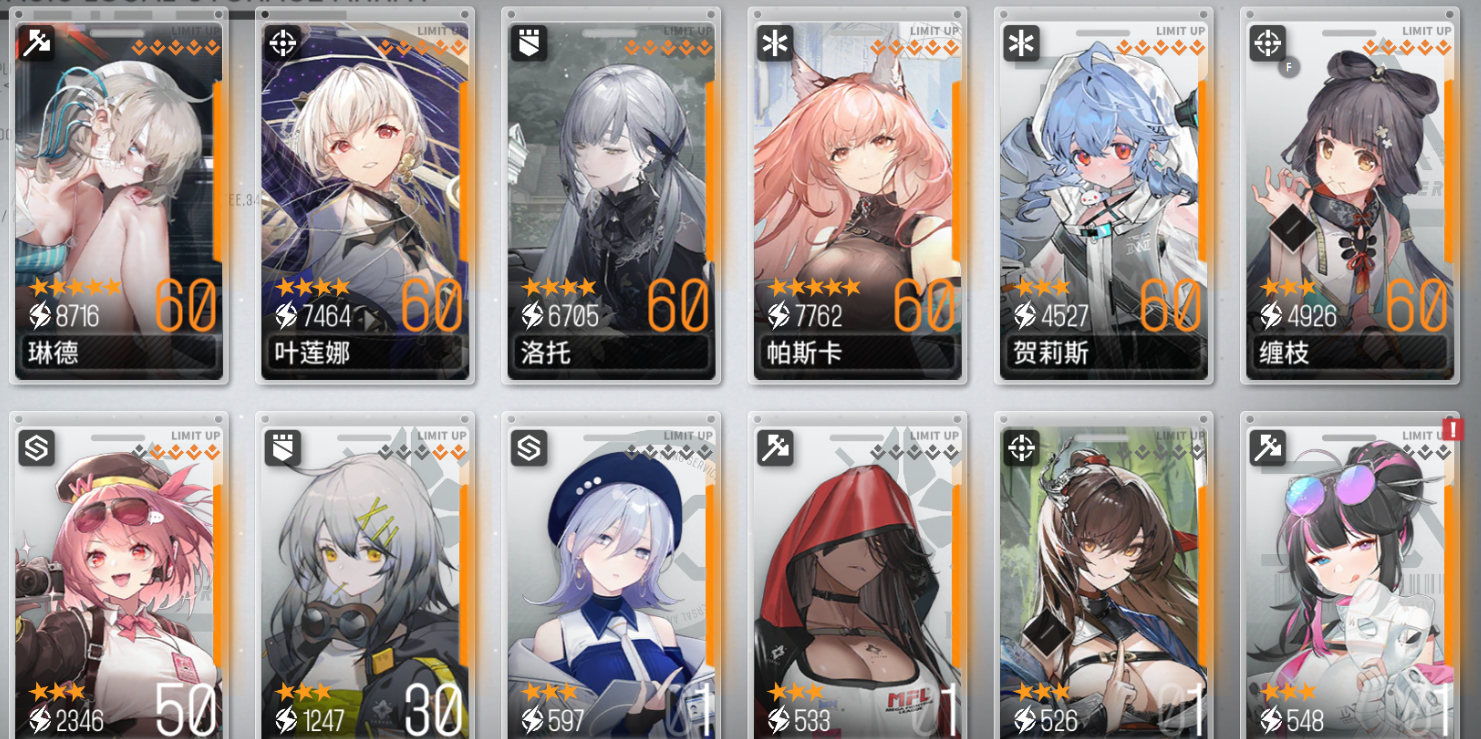Select the crosshair class icon on 叶莲娜's card
Screen dimensions: 1481x739
281,45
